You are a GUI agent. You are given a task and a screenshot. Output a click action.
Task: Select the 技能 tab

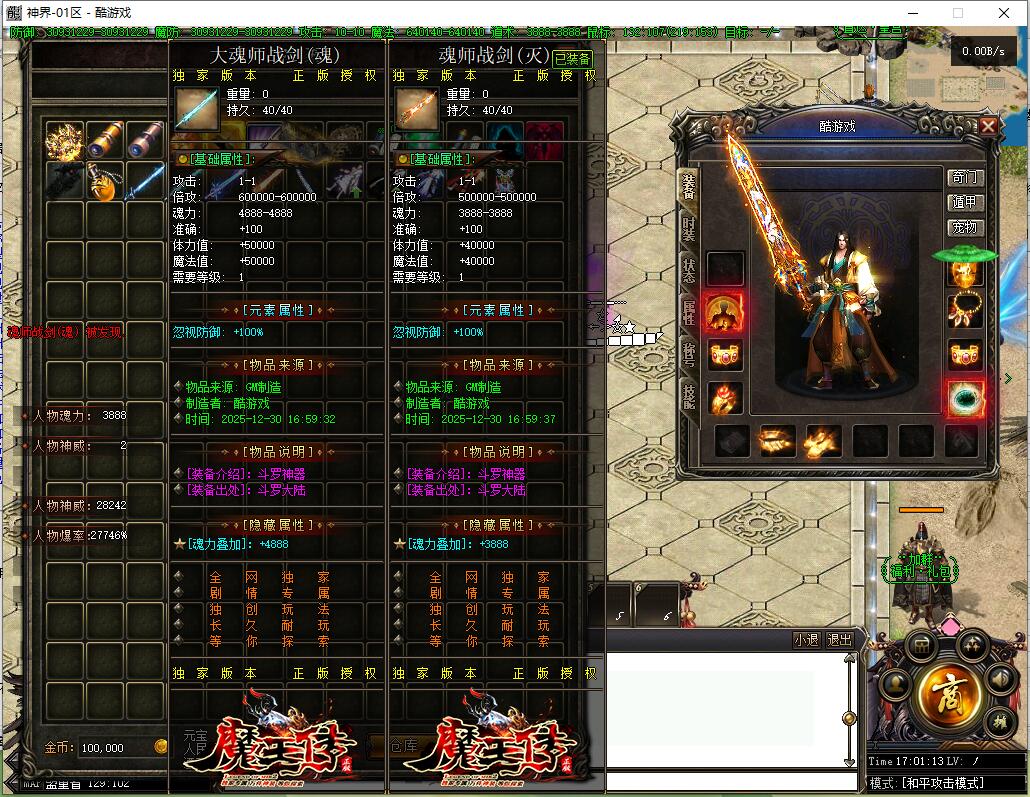pyautogui.click(x=689, y=396)
